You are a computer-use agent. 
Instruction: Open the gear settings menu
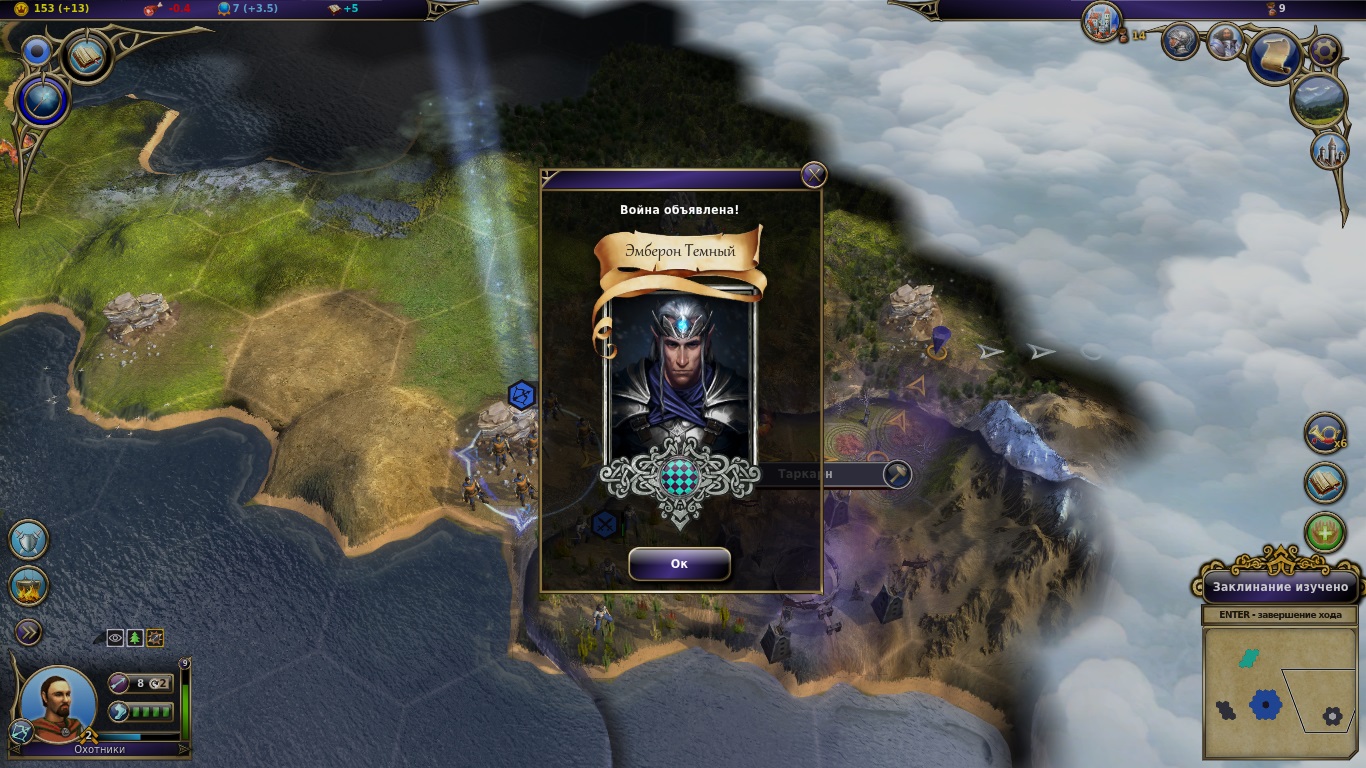(1326, 49)
